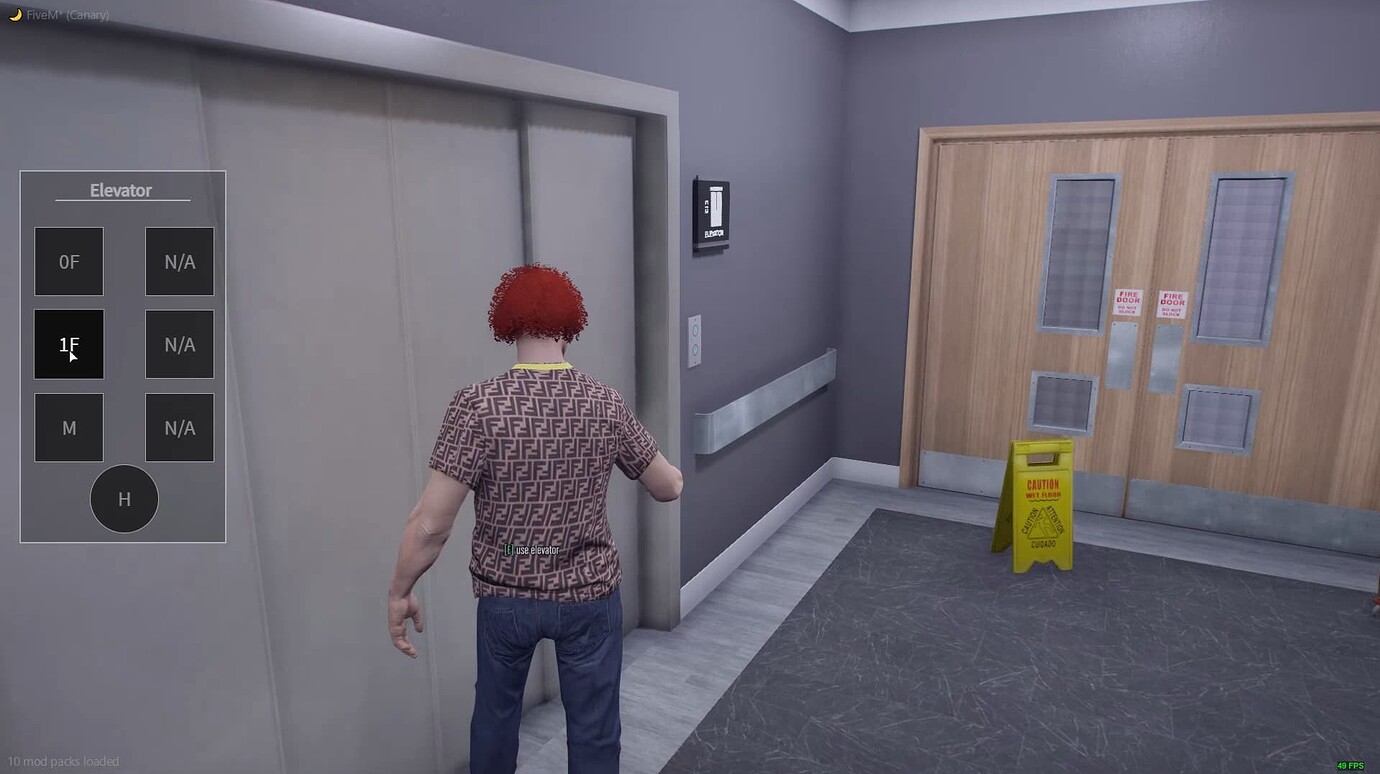This screenshot has width=1380, height=774.
Task: Click the bottom N/A floor slot
Action: click(x=179, y=427)
